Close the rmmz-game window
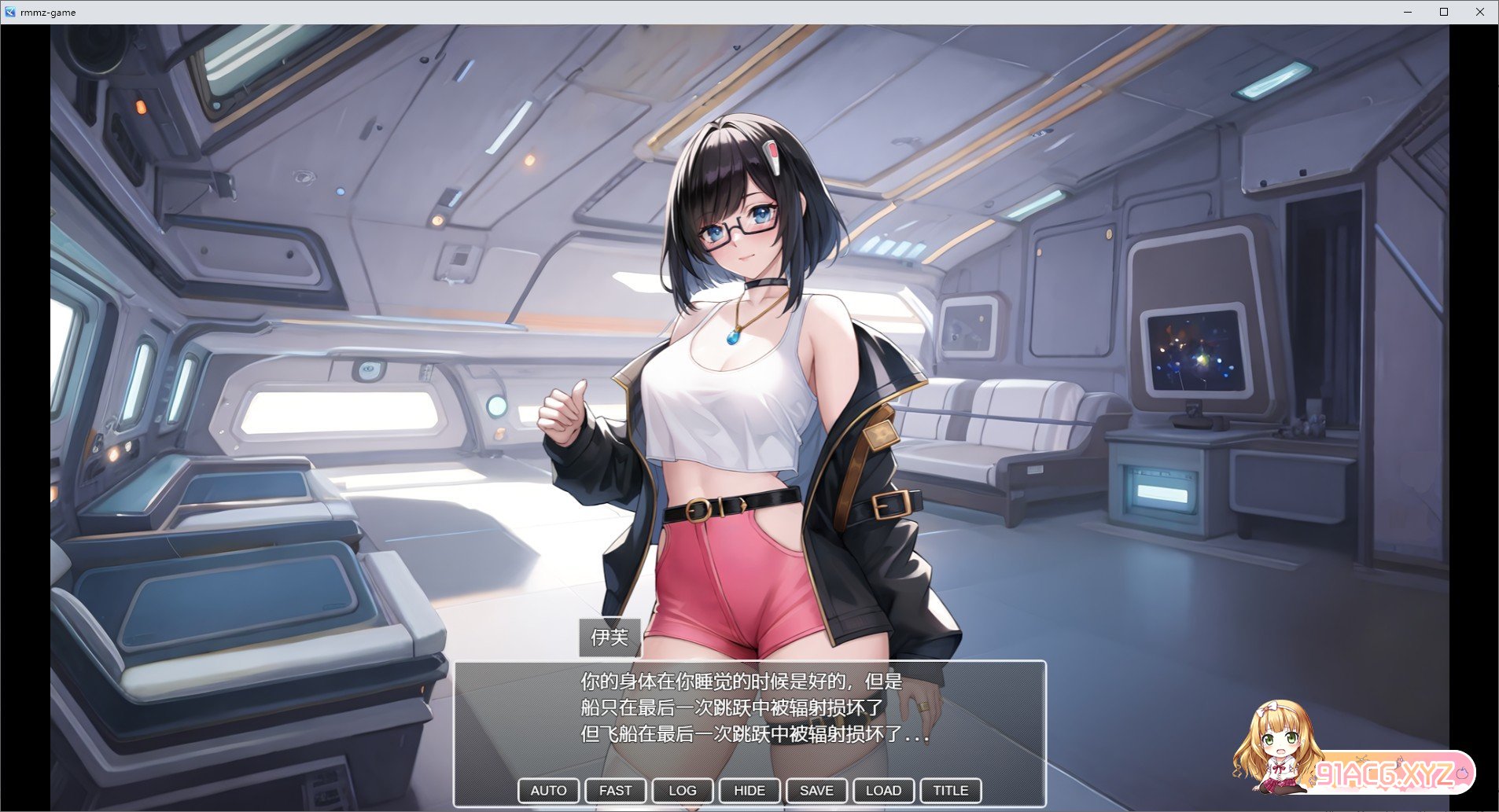1499x812 pixels. click(1479, 12)
